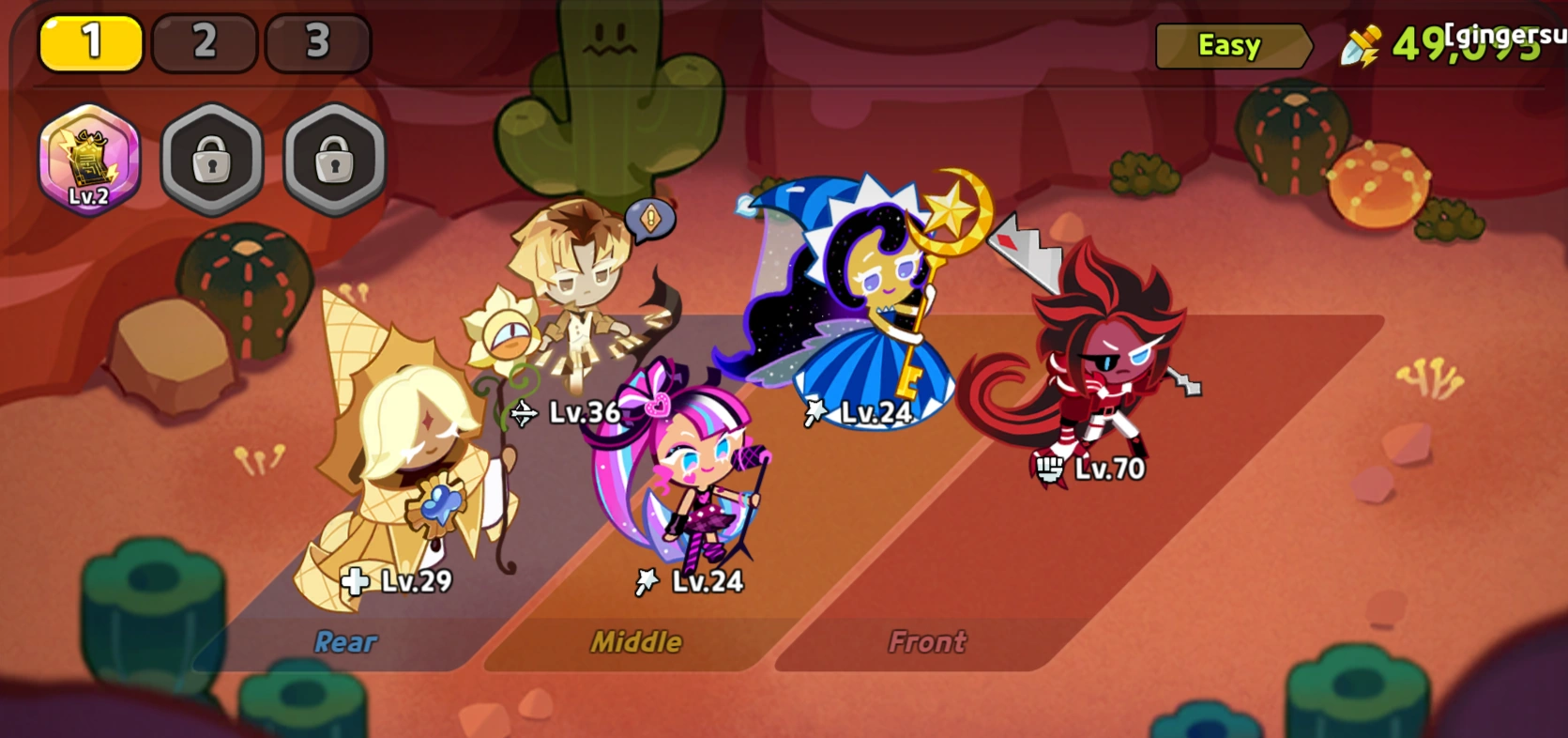Tap the star candy icon beside the blue cookie's Lv.24

click(x=814, y=412)
